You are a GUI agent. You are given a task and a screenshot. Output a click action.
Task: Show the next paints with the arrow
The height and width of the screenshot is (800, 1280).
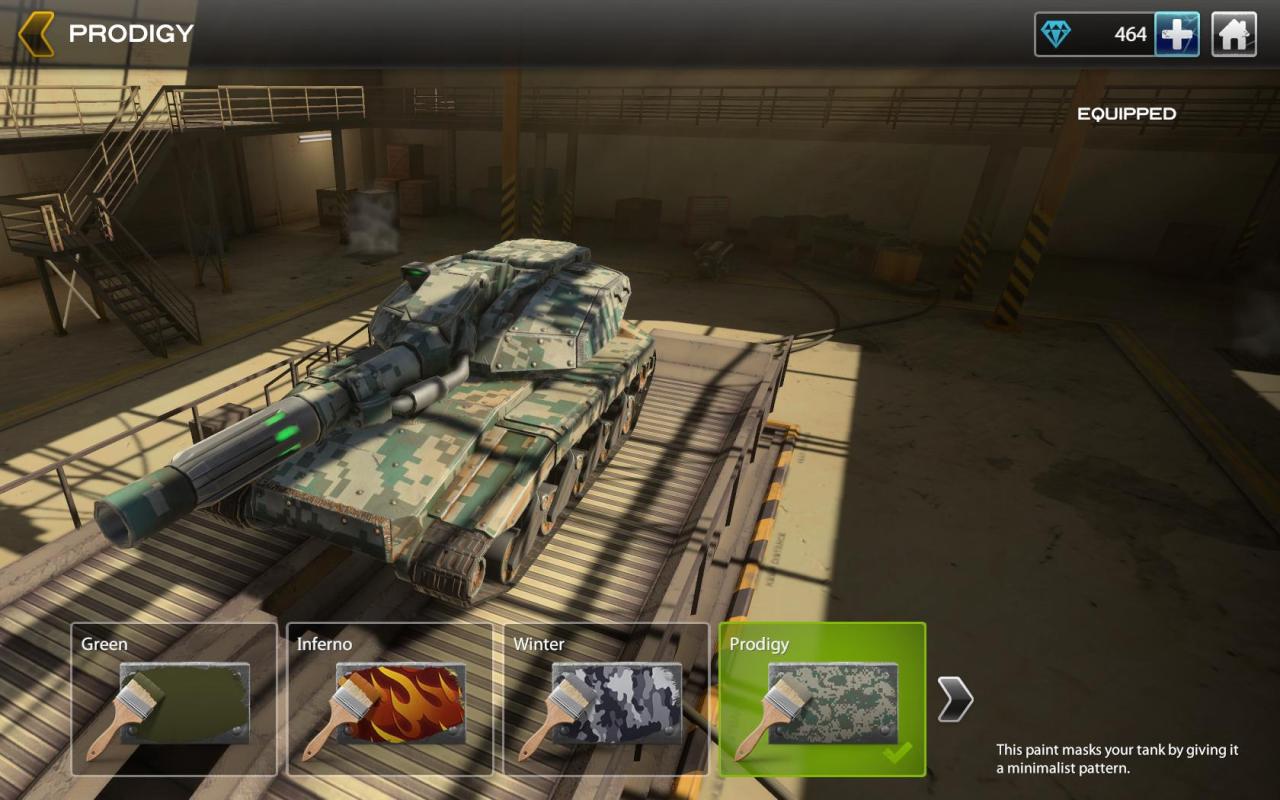[955, 699]
